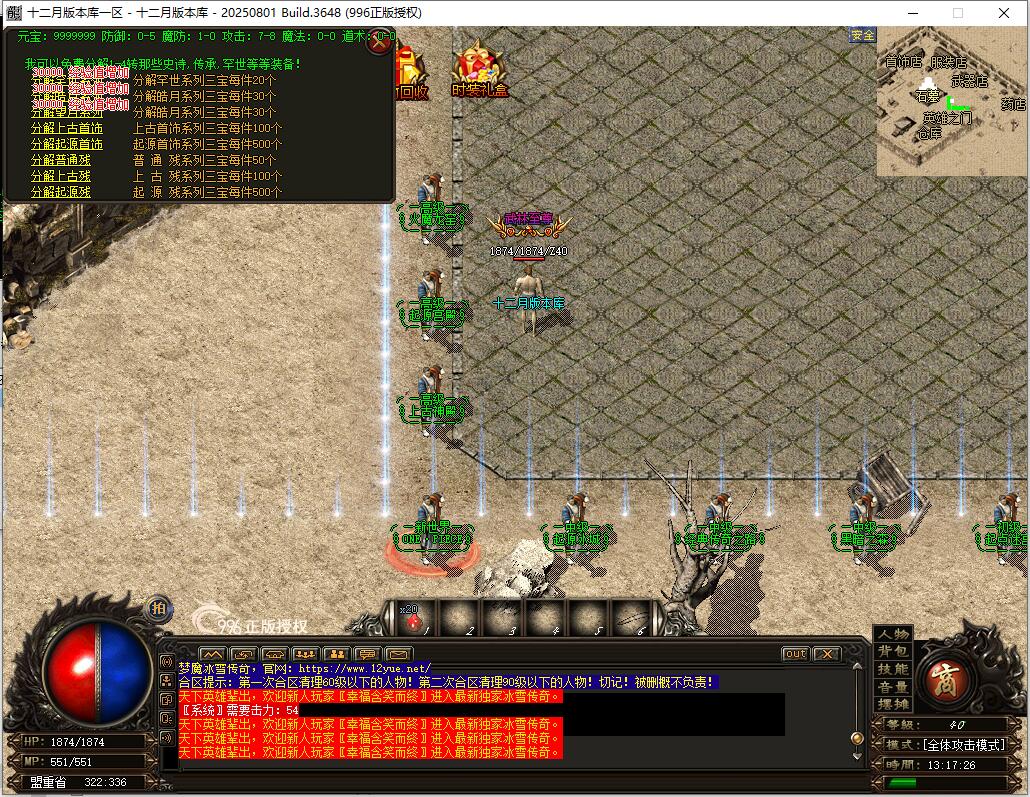Choose the 分解上古首饰 option
Viewport: 1030px width, 797px height.
[66, 128]
